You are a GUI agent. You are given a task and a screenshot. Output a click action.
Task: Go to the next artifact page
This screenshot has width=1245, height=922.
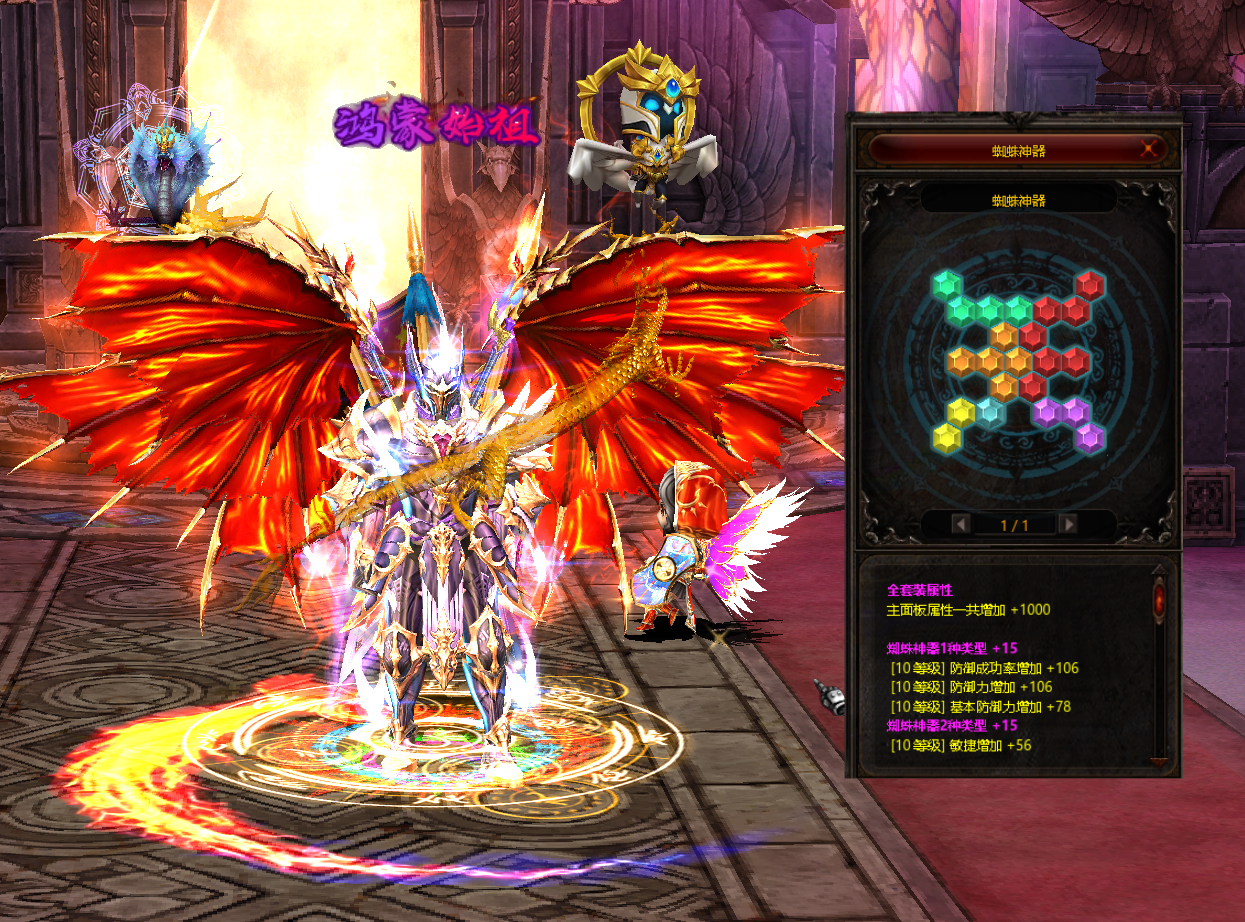[x=1068, y=524]
